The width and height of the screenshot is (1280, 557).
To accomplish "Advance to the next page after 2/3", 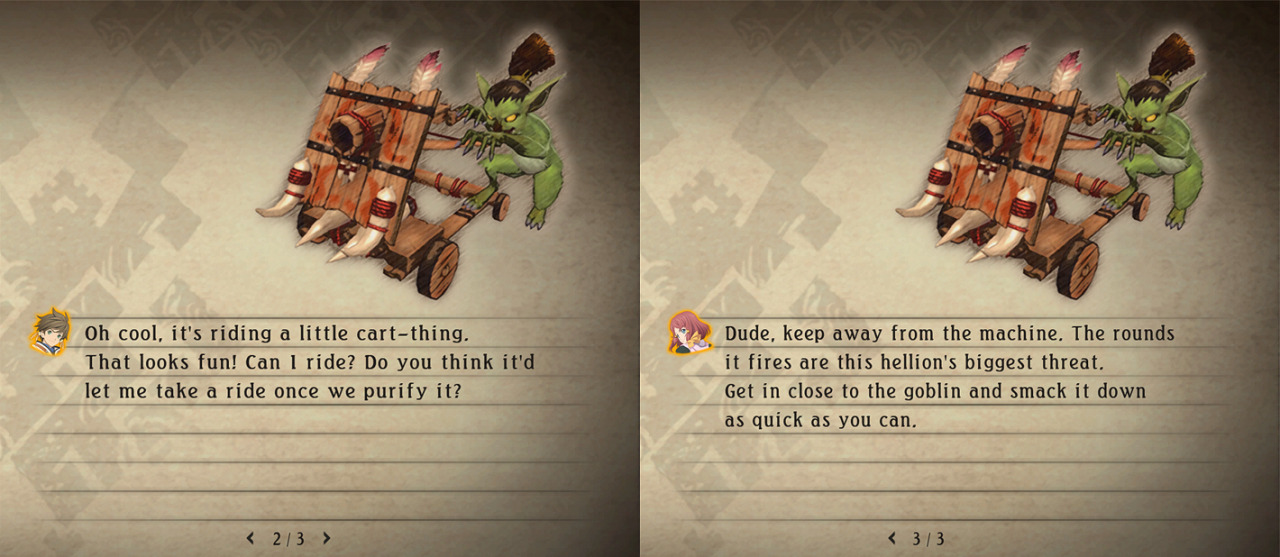I will coord(326,538).
